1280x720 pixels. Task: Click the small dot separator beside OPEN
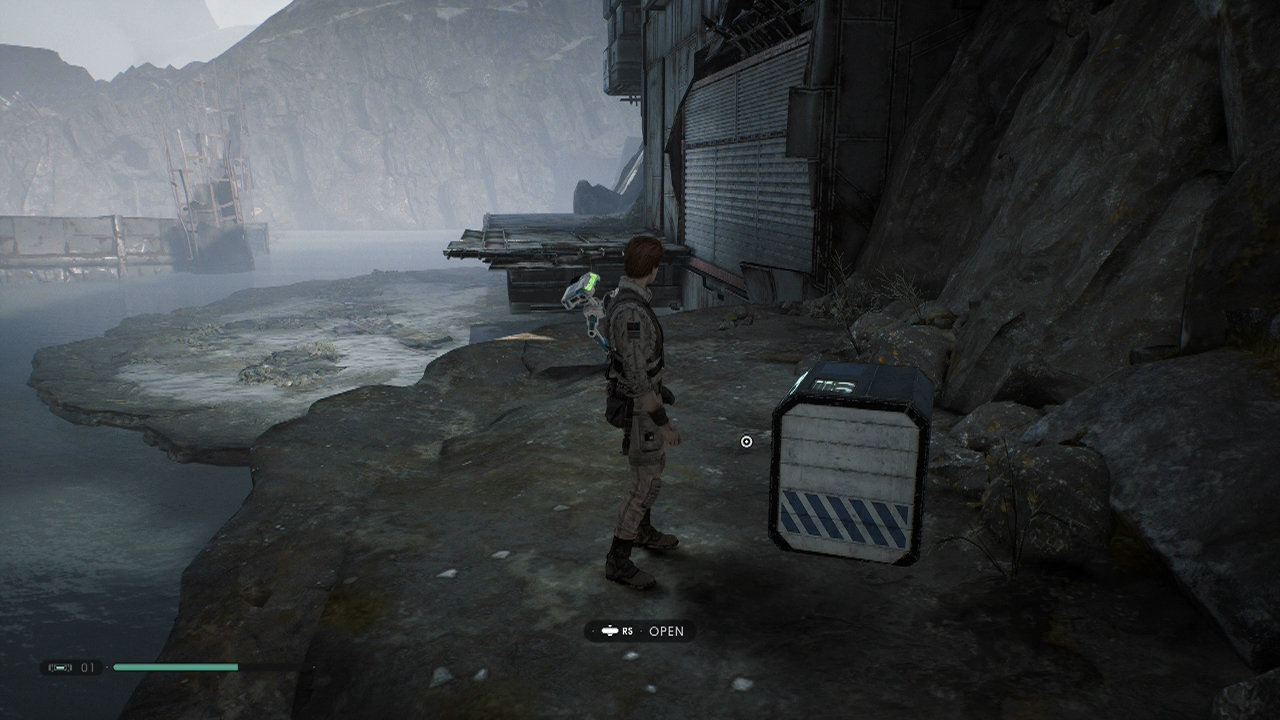641,631
